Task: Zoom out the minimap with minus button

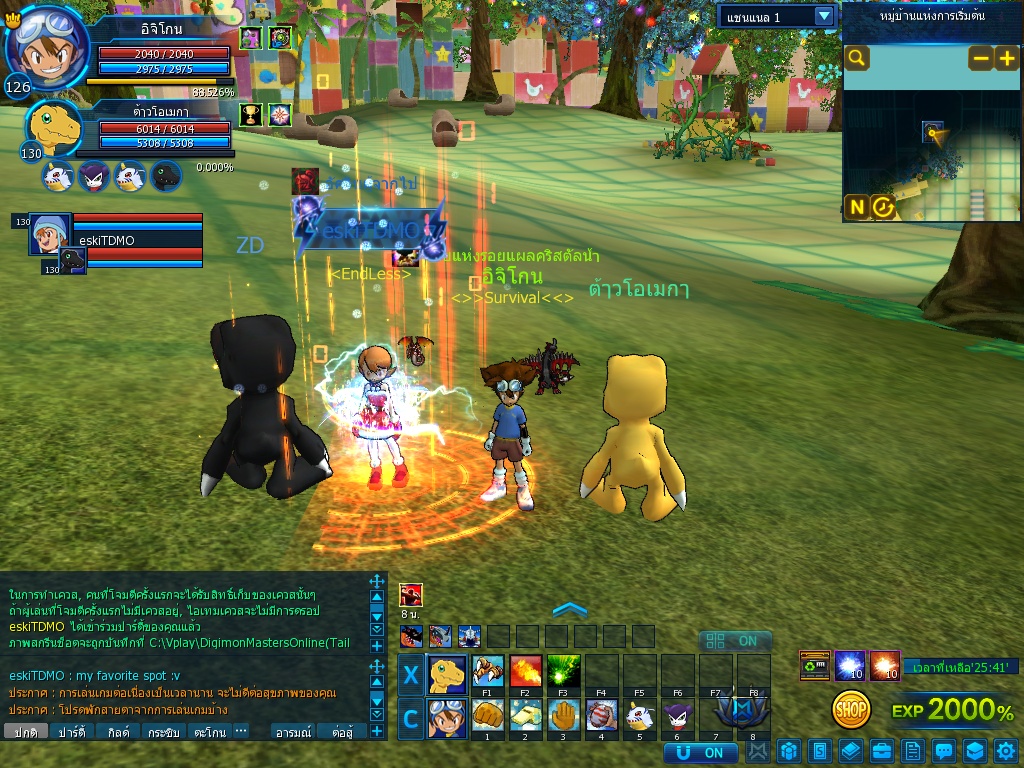Action: coord(981,58)
